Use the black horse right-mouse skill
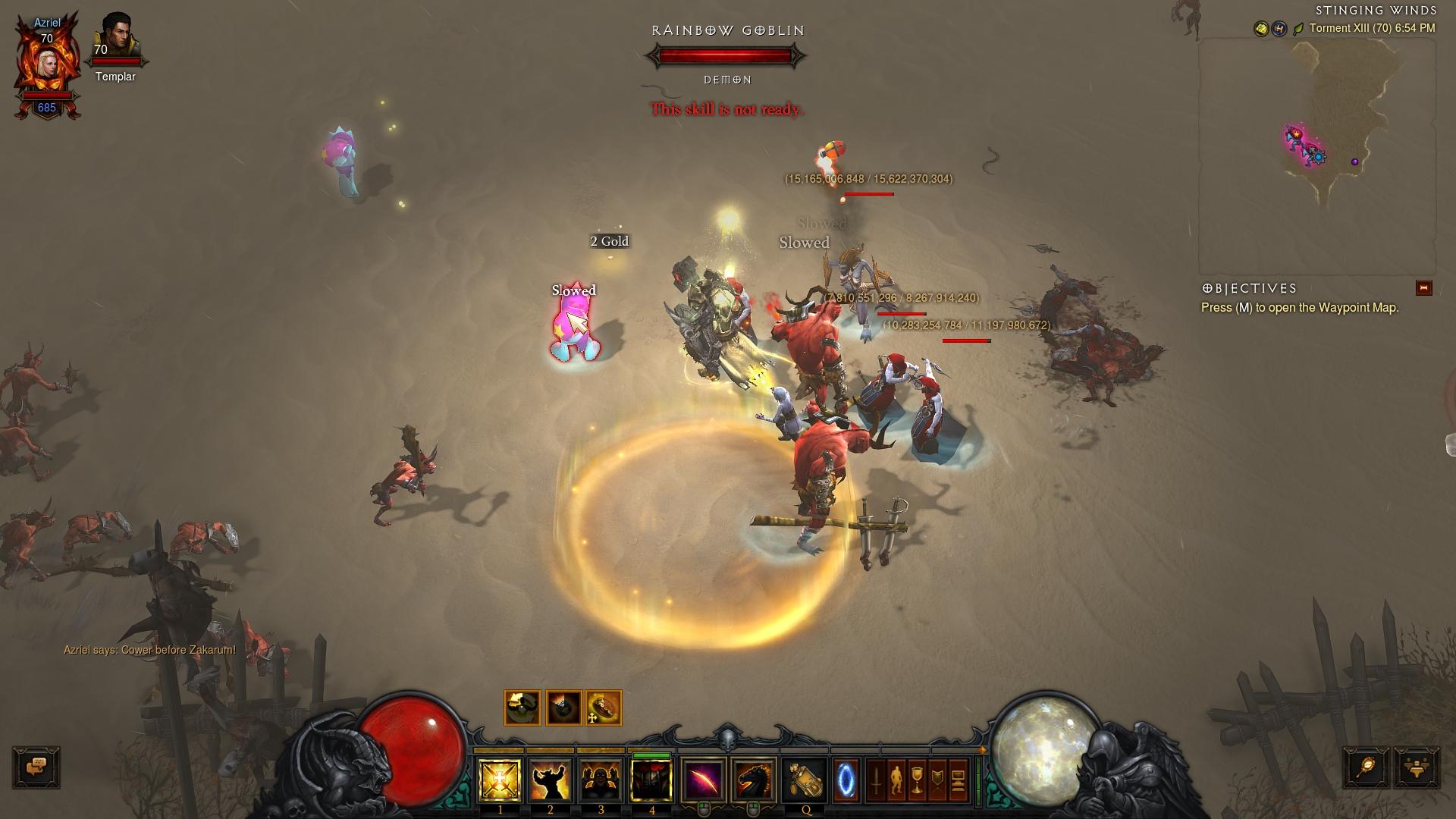Viewport: 1456px width, 819px height. pyautogui.click(x=753, y=780)
